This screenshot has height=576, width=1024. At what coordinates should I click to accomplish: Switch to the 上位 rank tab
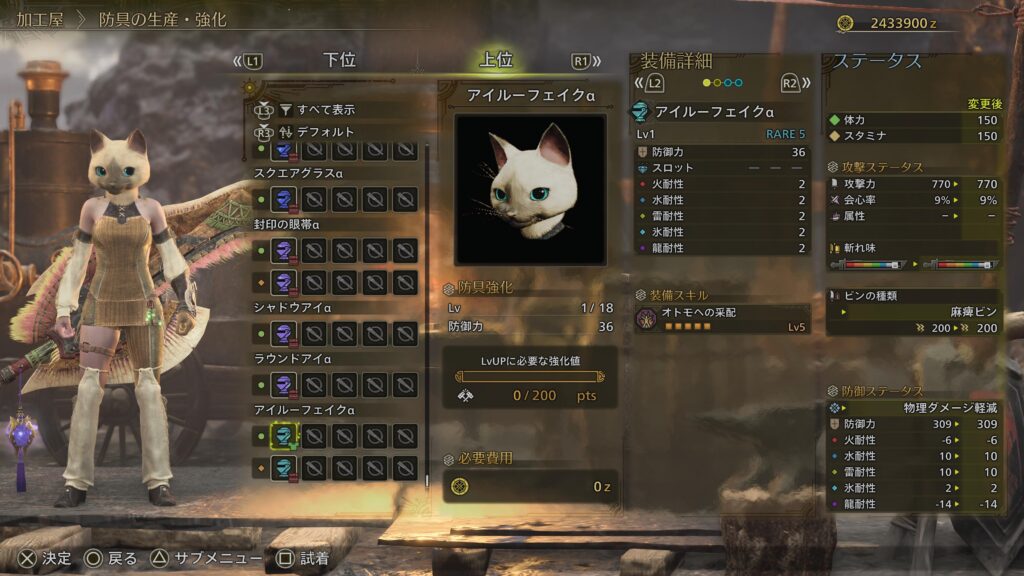point(496,60)
